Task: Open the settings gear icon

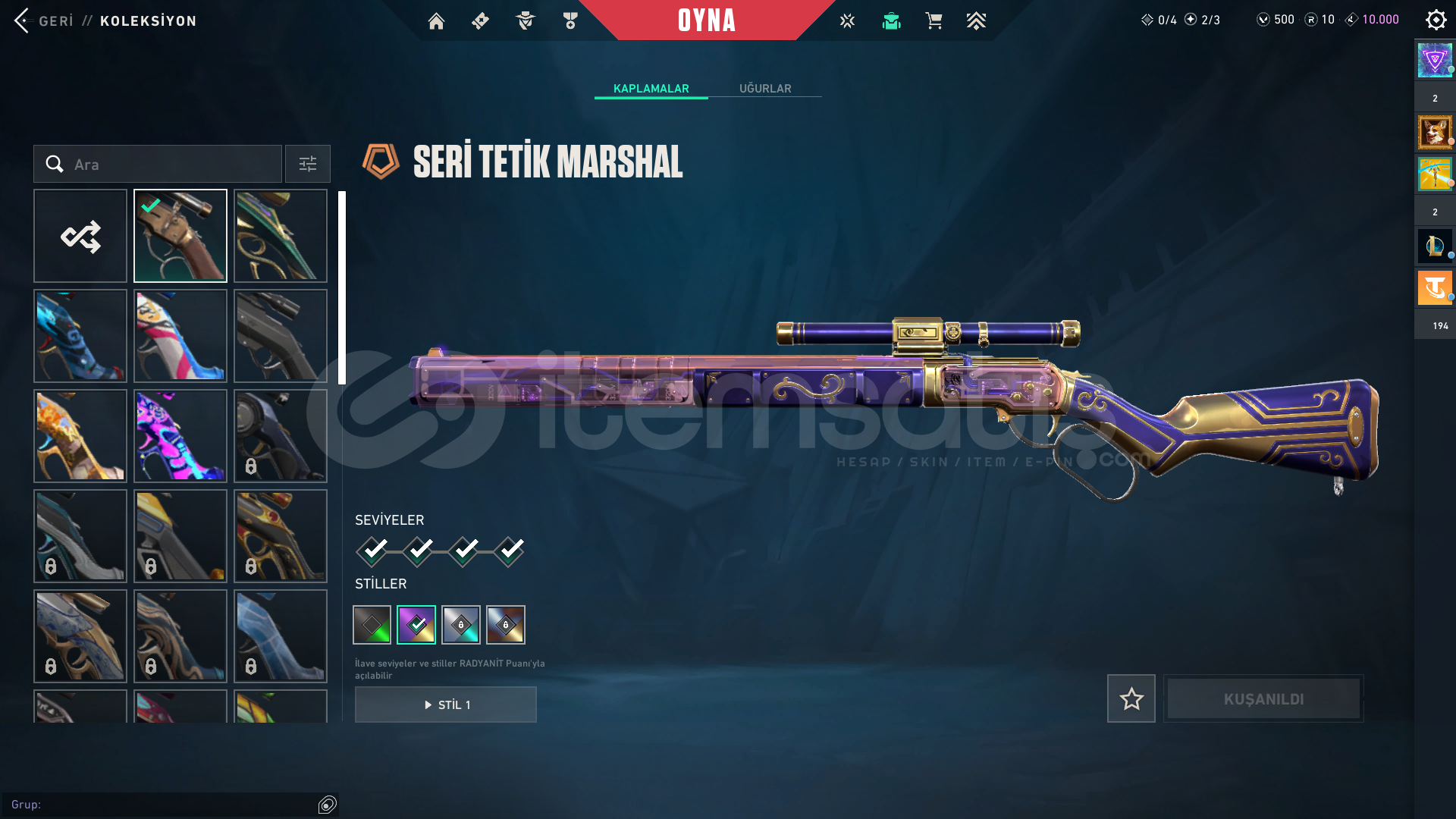Action: [x=1436, y=20]
